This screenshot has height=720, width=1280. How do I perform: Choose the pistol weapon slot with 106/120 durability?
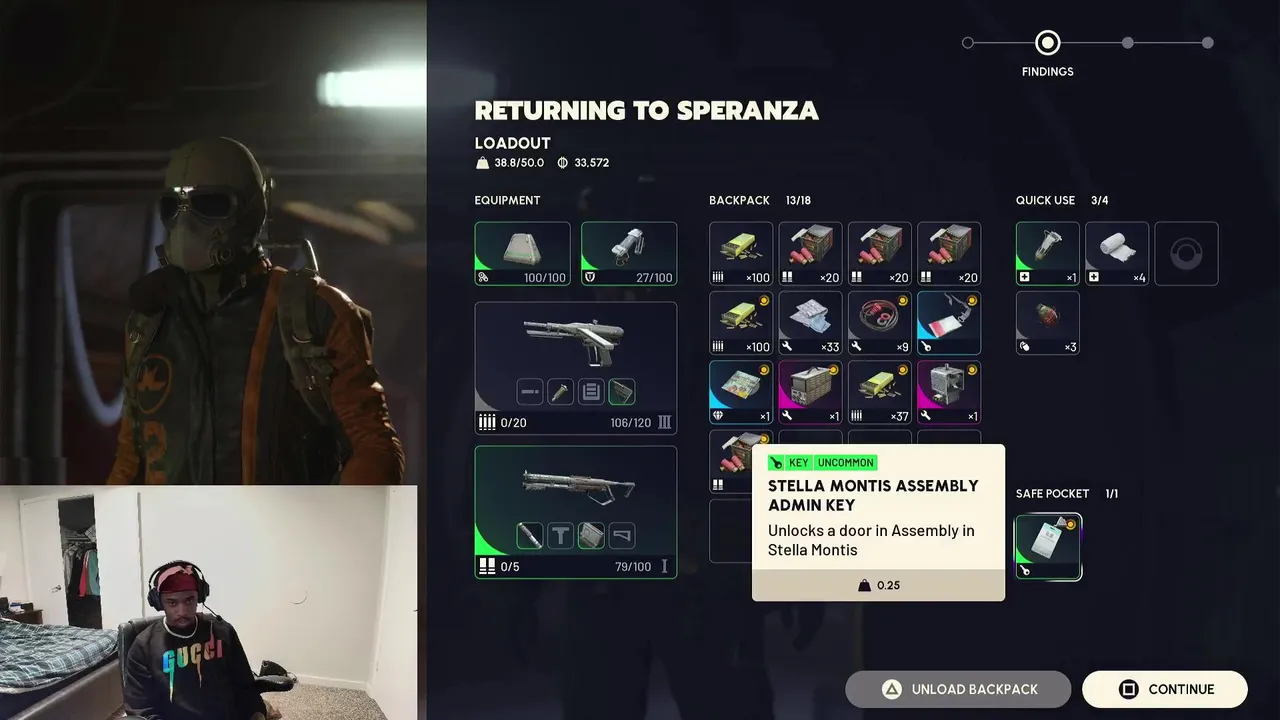click(x=576, y=368)
